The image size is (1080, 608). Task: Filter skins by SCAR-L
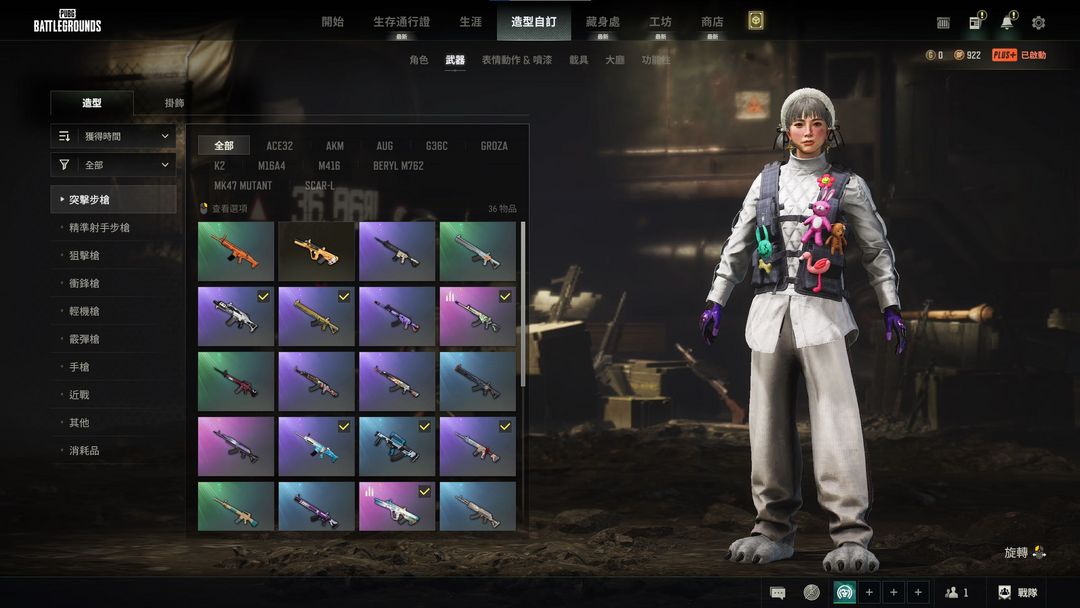[x=320, y=186]
